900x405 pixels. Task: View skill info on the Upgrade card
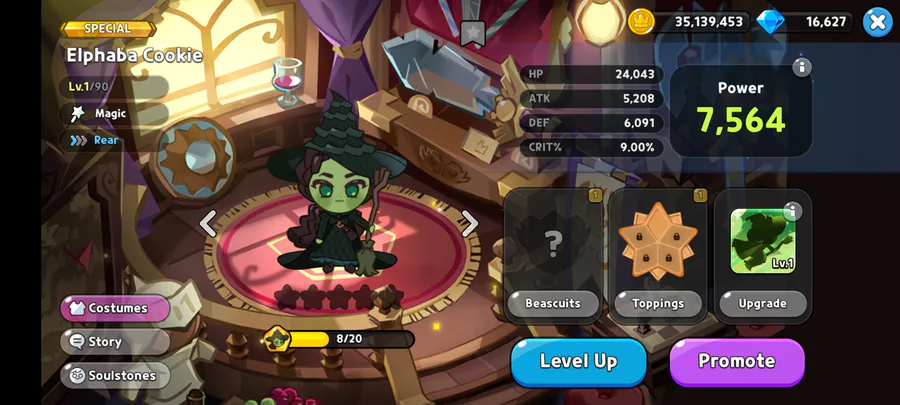pyautogui.click(x=793, y=211)
